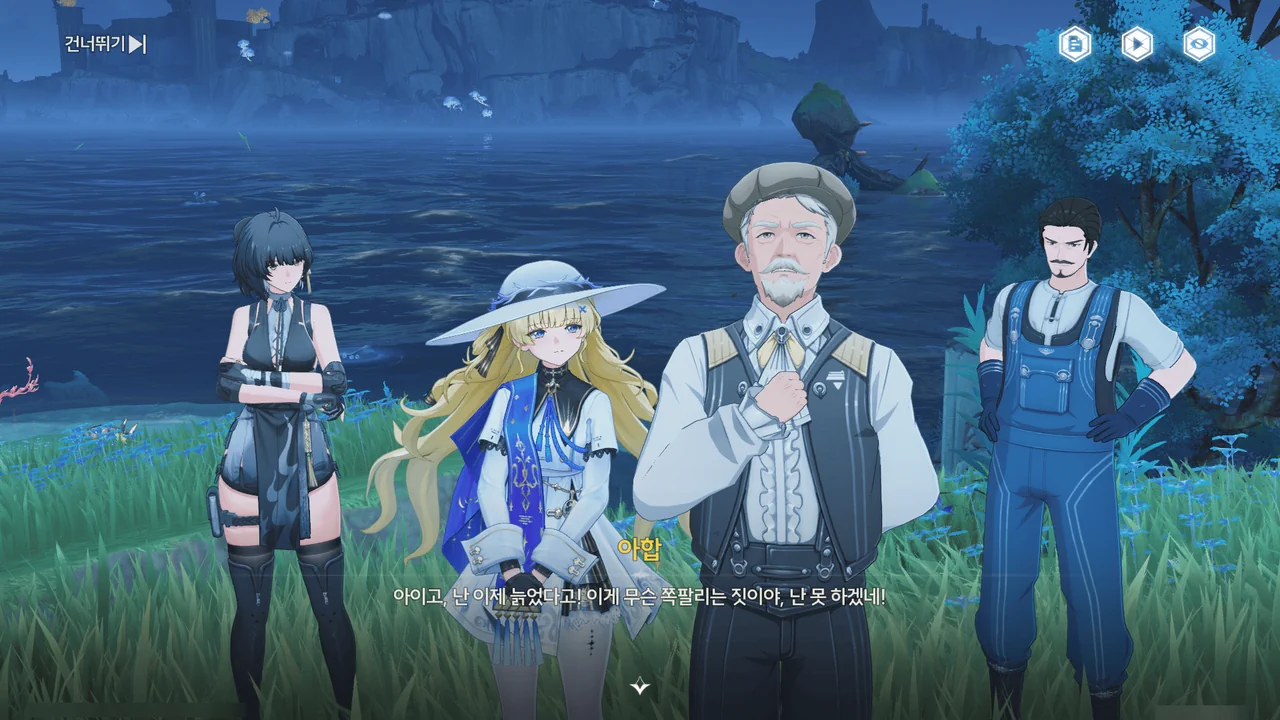Toggle auto-play with the play icon
Image resolution: width=1280 pixels, height=720 pixels.
pyautogui.click(x=1137, y=44)
